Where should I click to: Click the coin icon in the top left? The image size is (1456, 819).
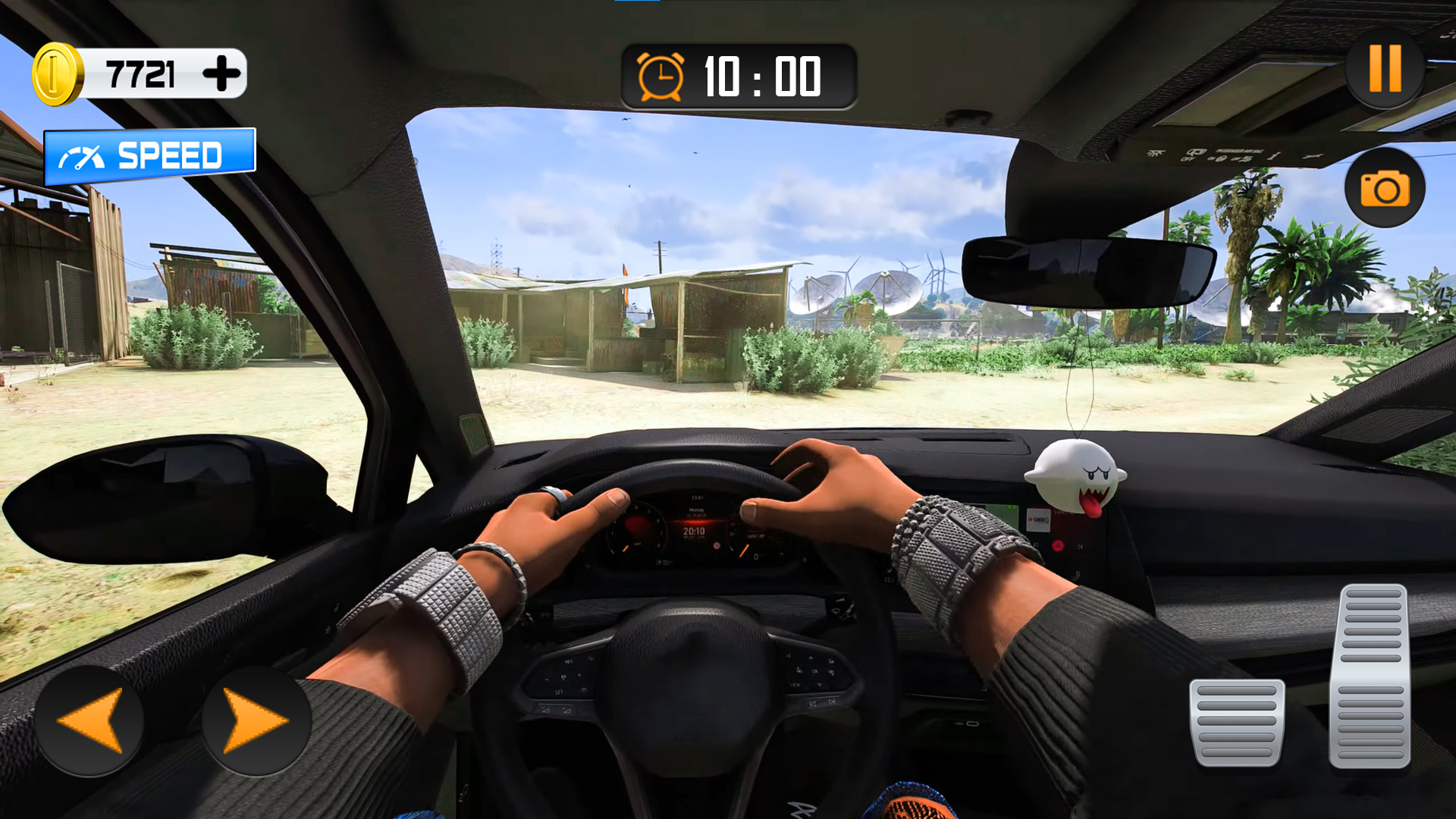coord(57,72)
